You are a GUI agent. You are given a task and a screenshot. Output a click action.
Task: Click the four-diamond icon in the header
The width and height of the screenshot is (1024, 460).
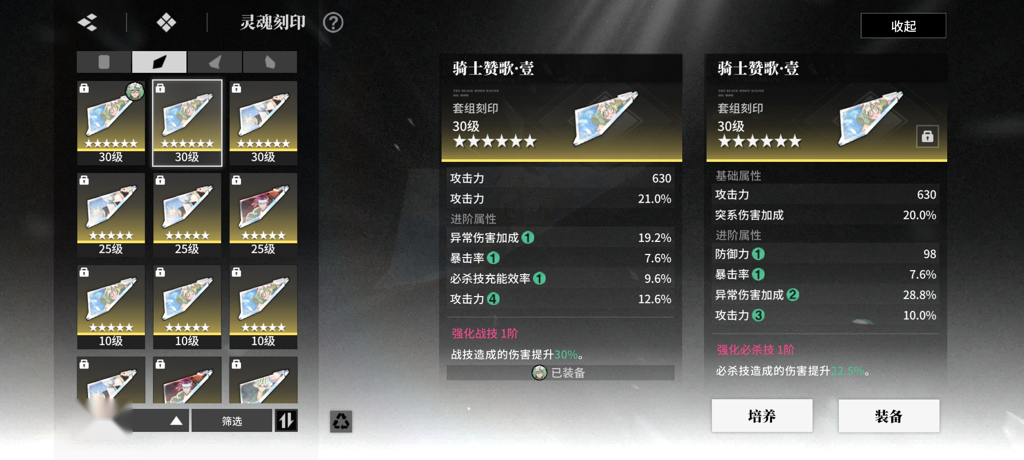tap(167, 22)
